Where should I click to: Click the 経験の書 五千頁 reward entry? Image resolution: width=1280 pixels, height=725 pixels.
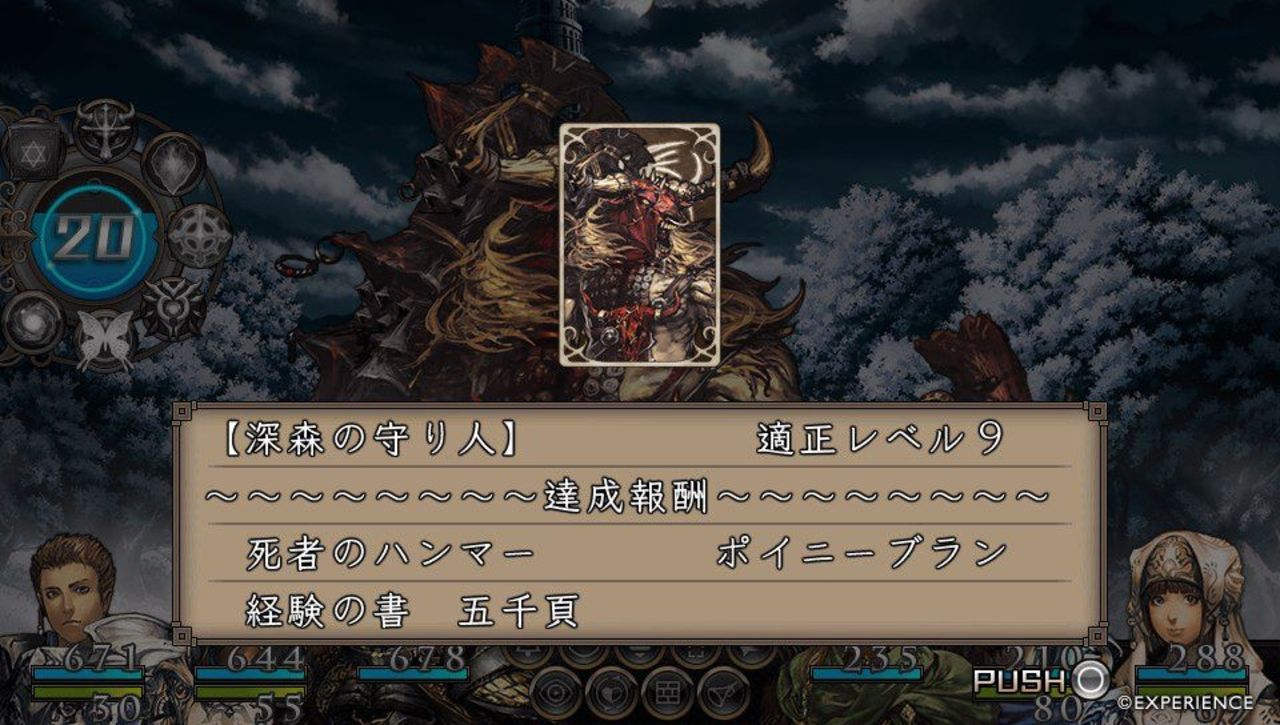412,610
